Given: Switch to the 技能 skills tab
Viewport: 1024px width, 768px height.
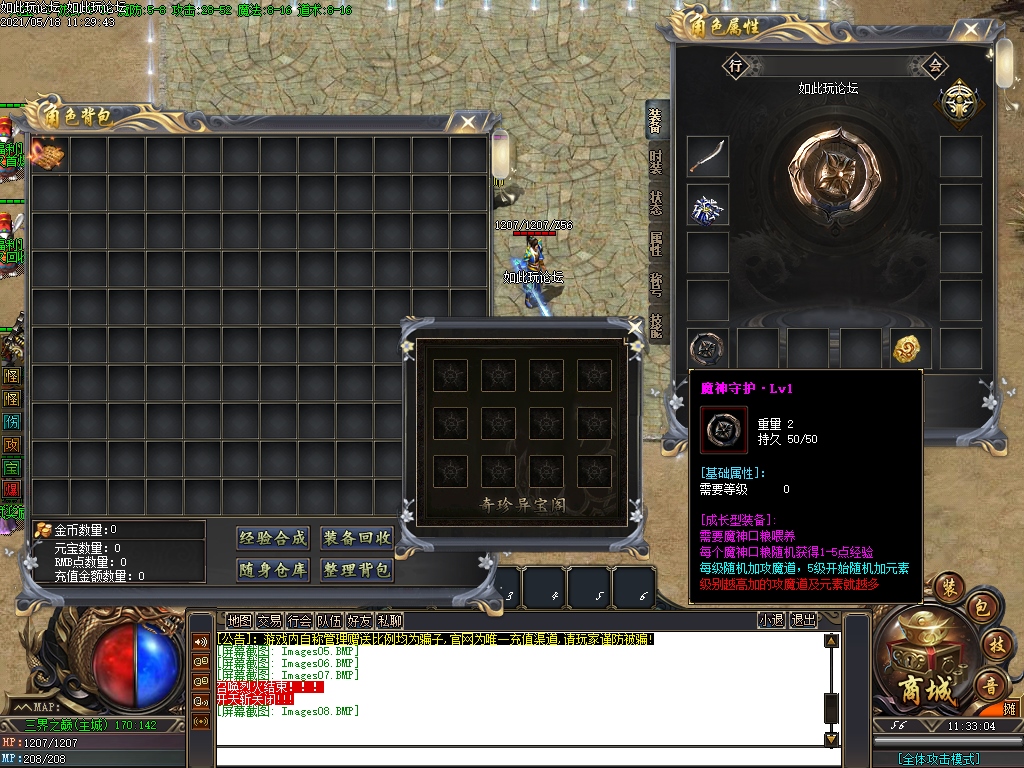Looking at the screenshot, I should 656,325.
